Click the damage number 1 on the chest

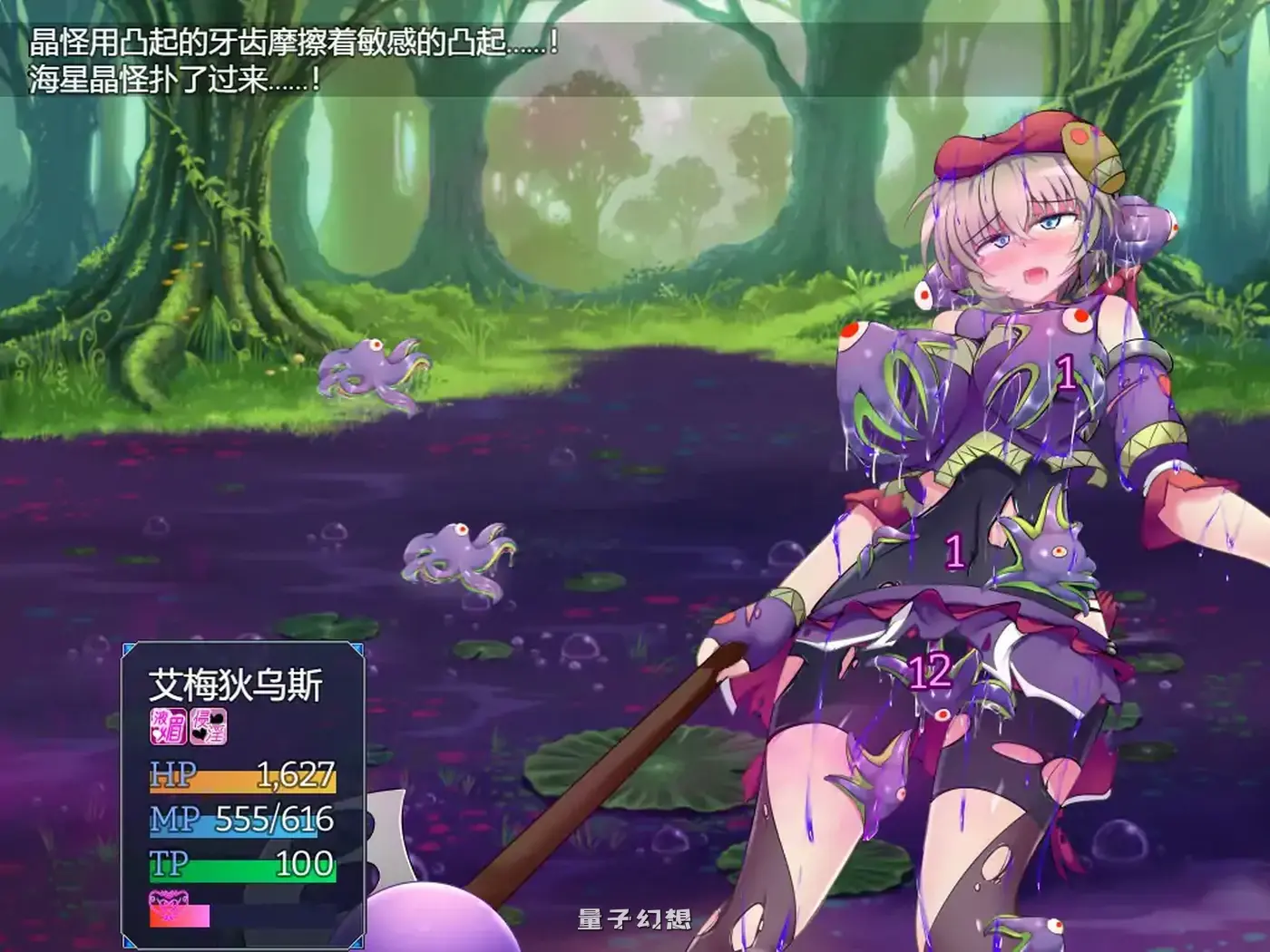tap(1068, 372)
